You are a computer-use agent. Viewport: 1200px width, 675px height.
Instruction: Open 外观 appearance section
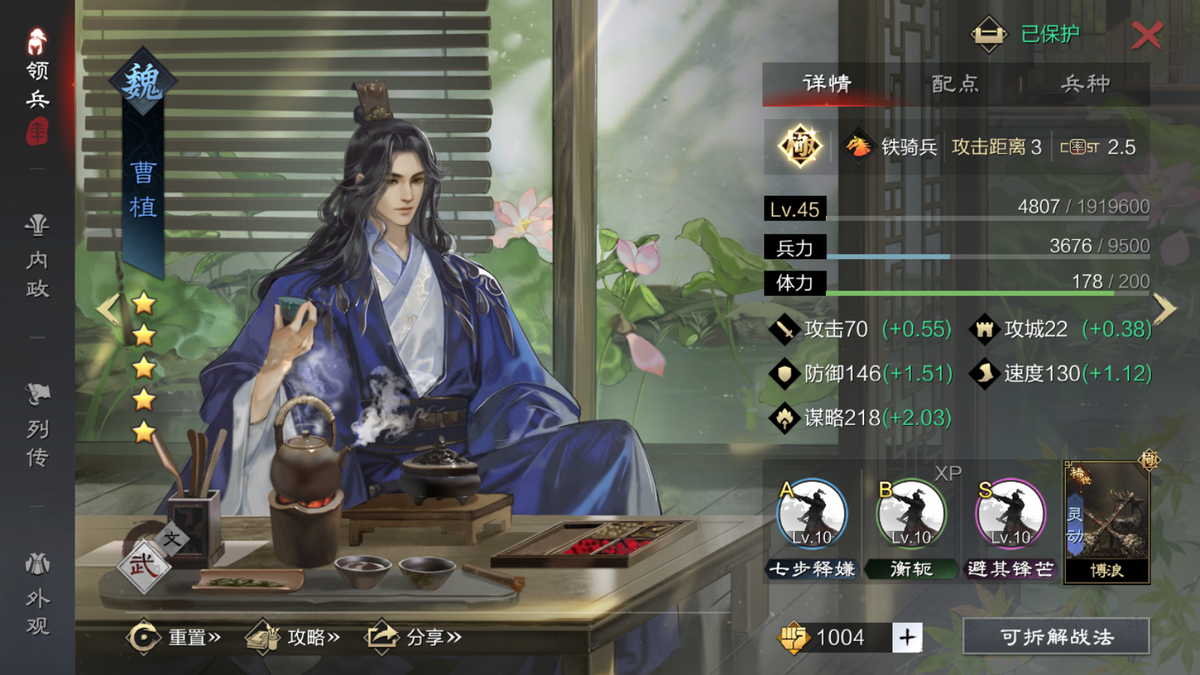tap(38, 596)
